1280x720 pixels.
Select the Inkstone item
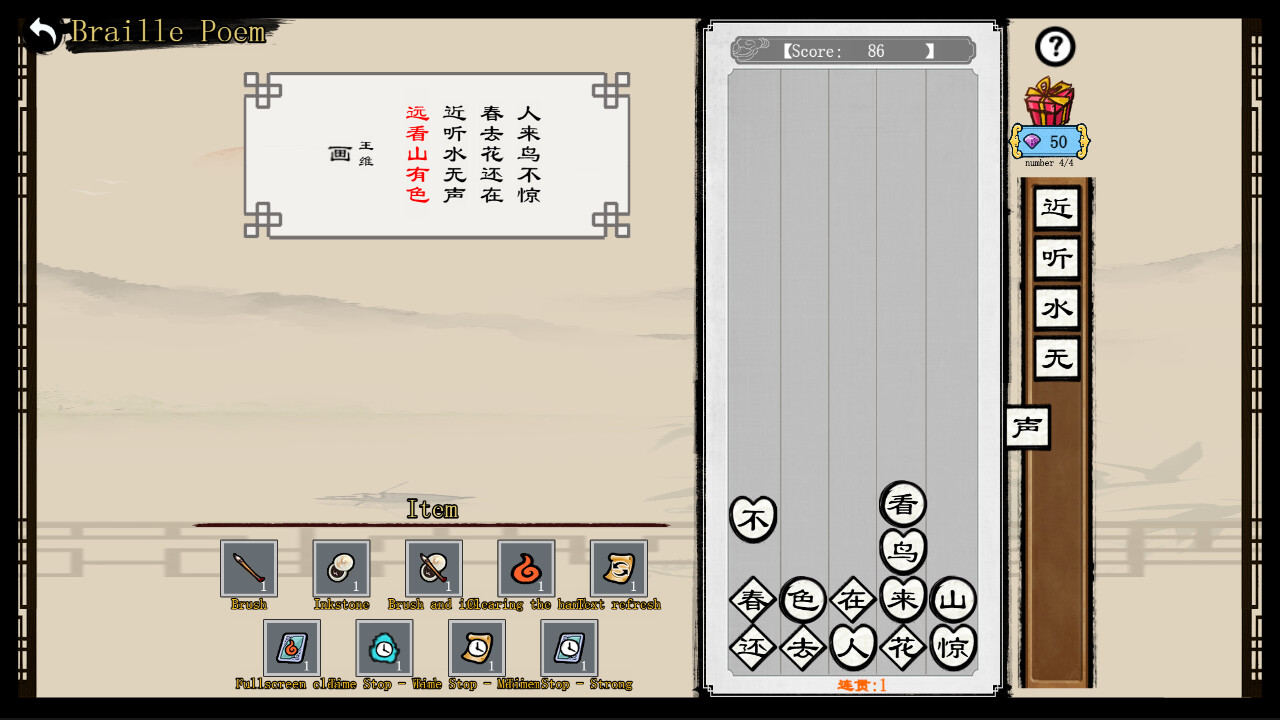[x=340, y=567]
